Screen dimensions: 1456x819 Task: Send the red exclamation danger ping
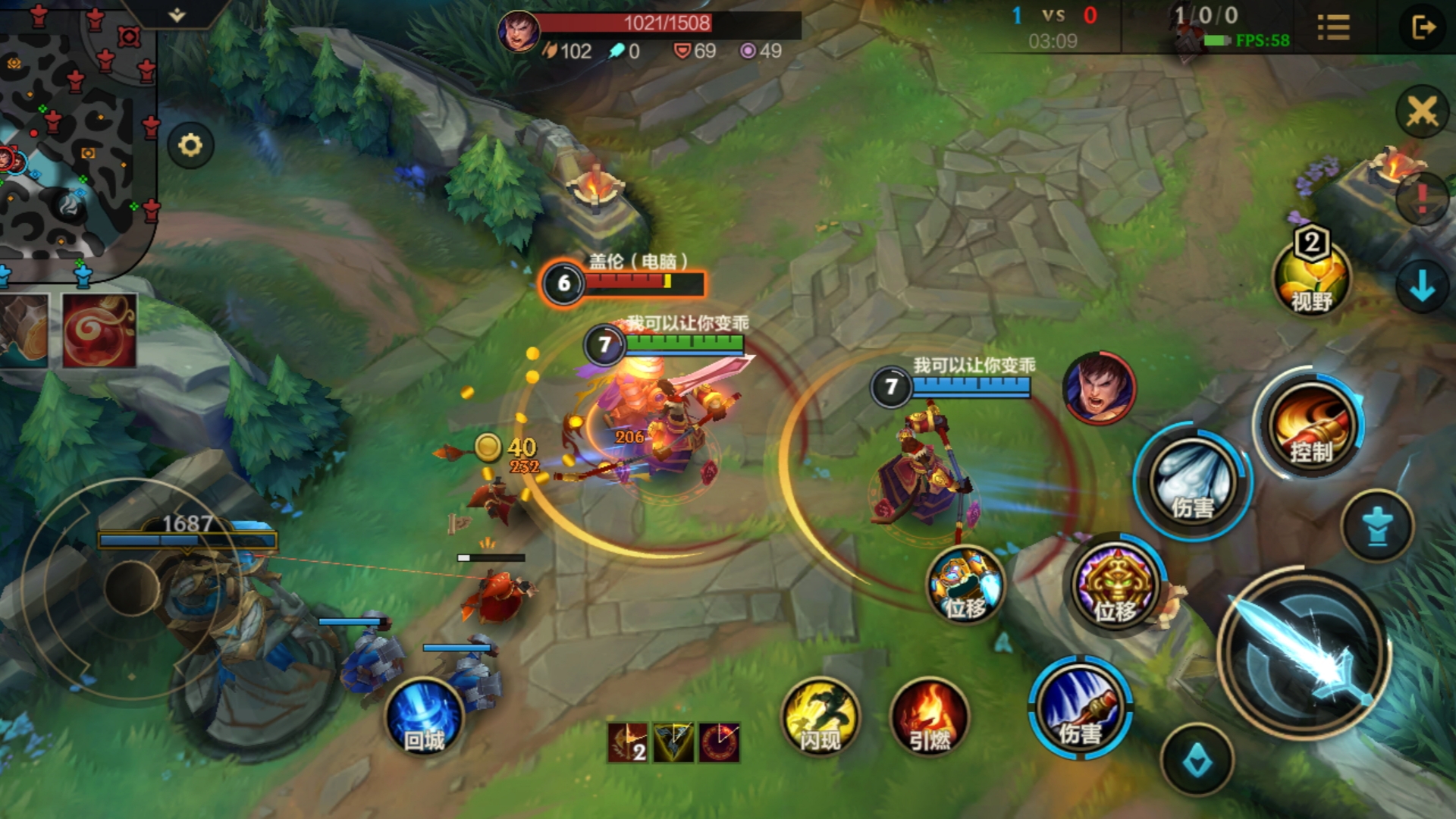coord(1422,199)
